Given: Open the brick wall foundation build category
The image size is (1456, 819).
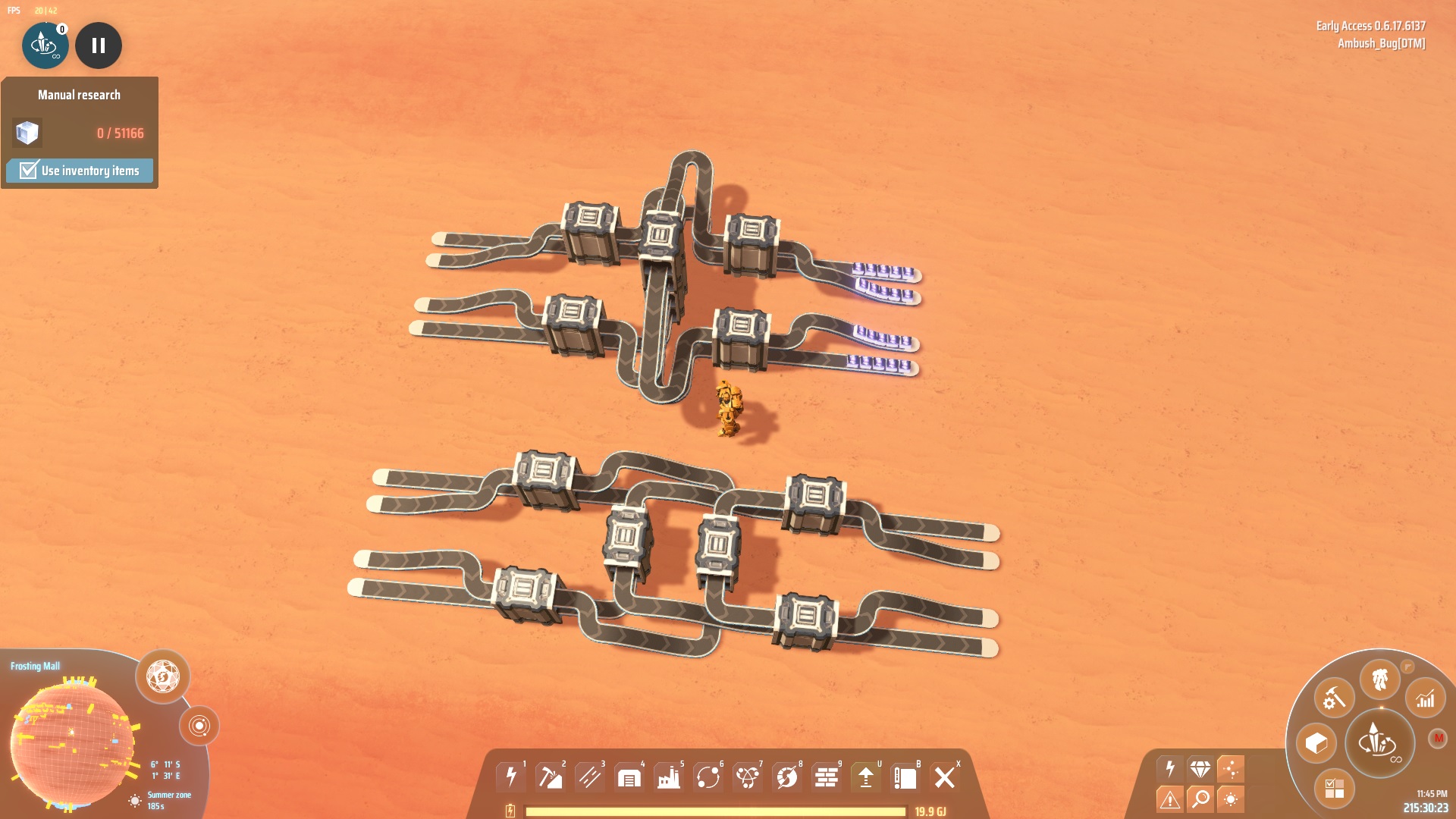Looking at the screenshot, I should pyautogui.click(x=827, y=777).
